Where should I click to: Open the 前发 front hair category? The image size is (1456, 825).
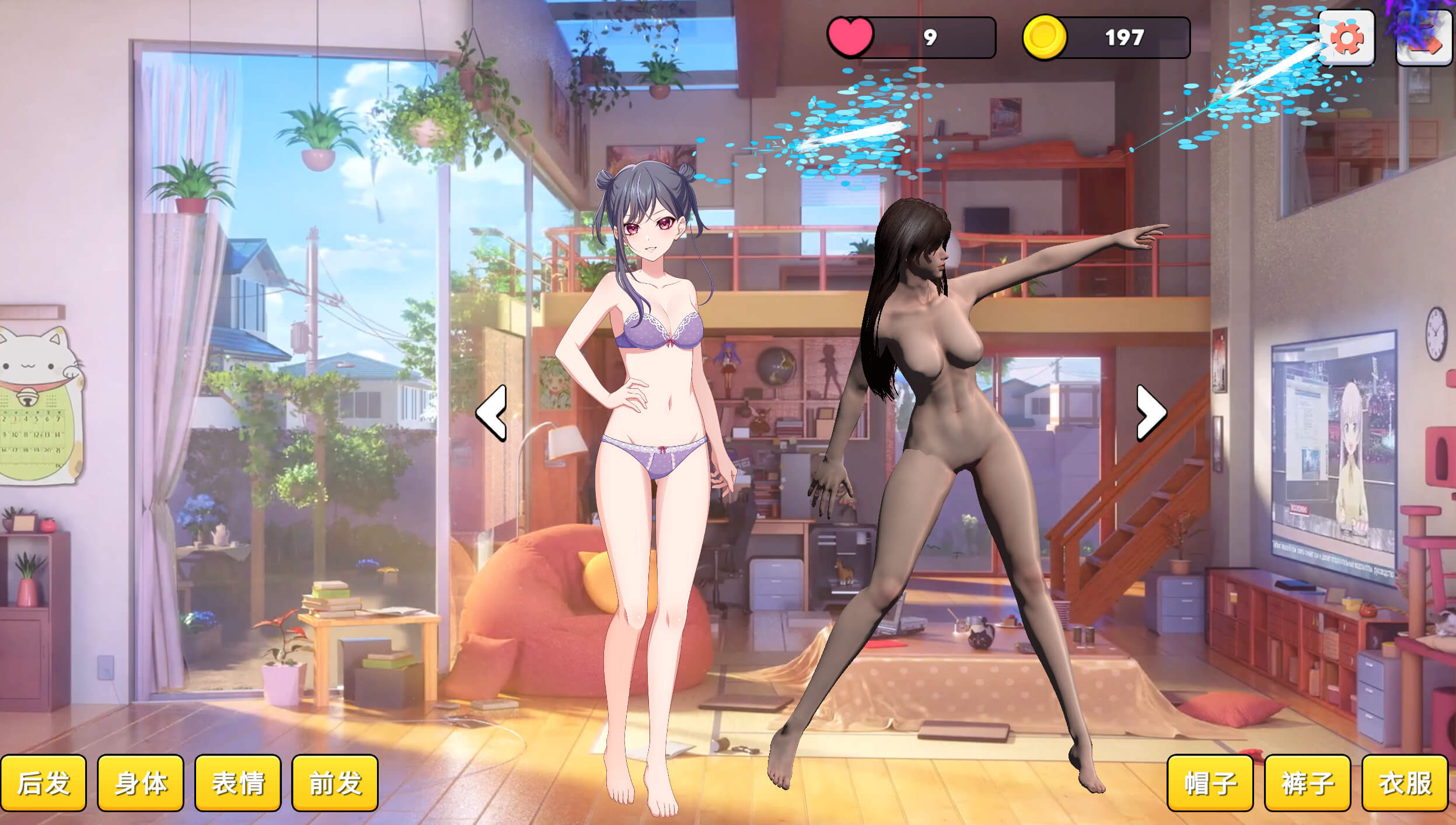335,783
